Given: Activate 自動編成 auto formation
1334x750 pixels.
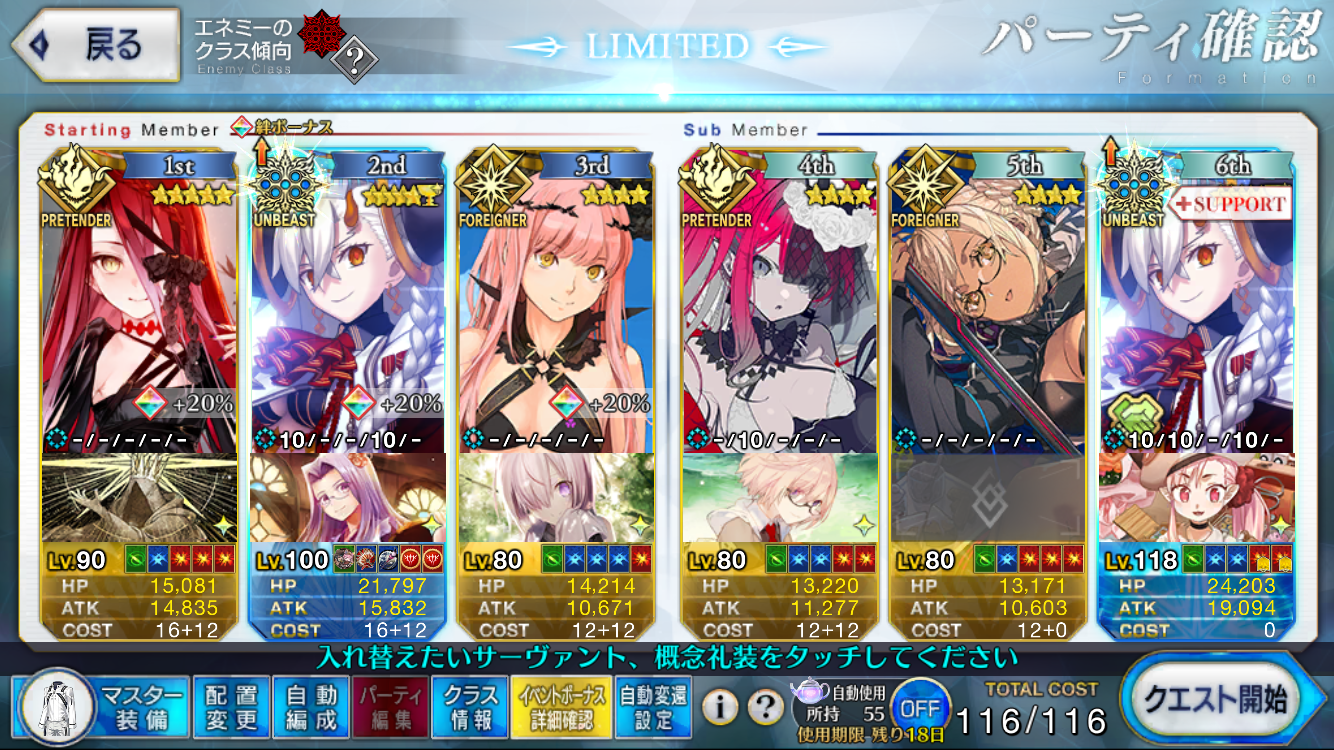Looking at the screenshot, I should pos(311,707).
